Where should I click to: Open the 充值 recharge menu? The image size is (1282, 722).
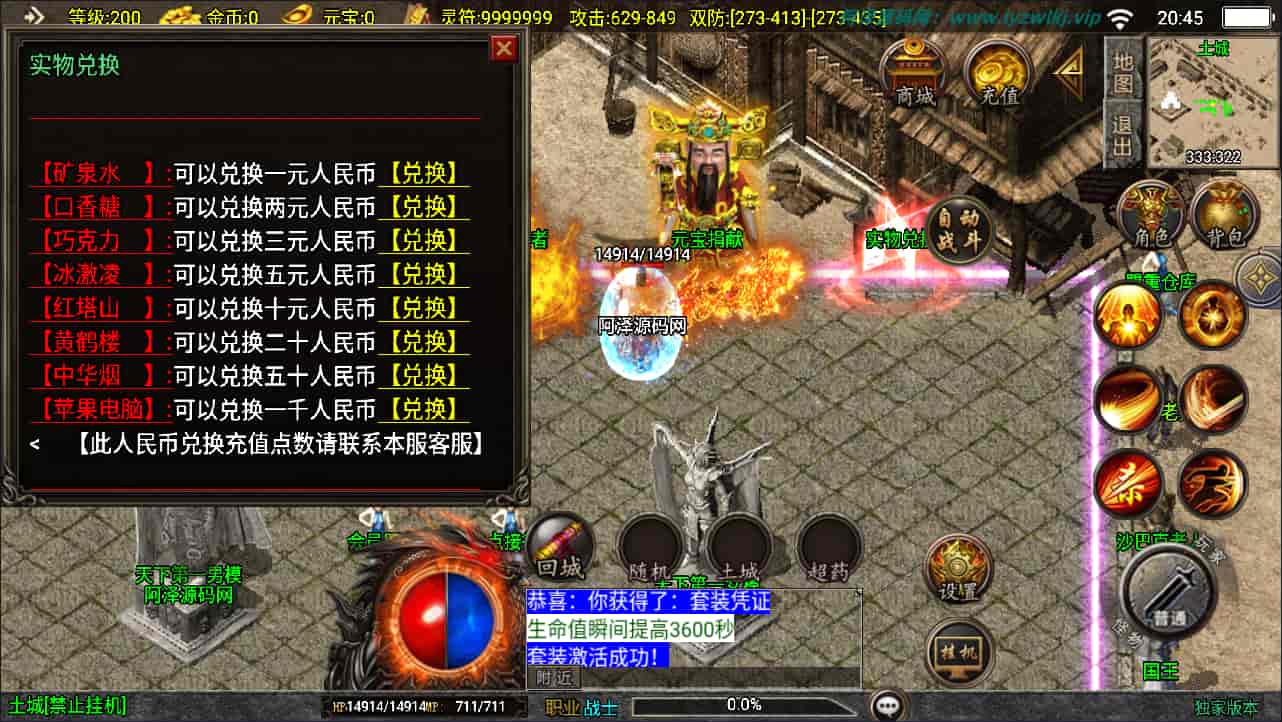(999, 74)
